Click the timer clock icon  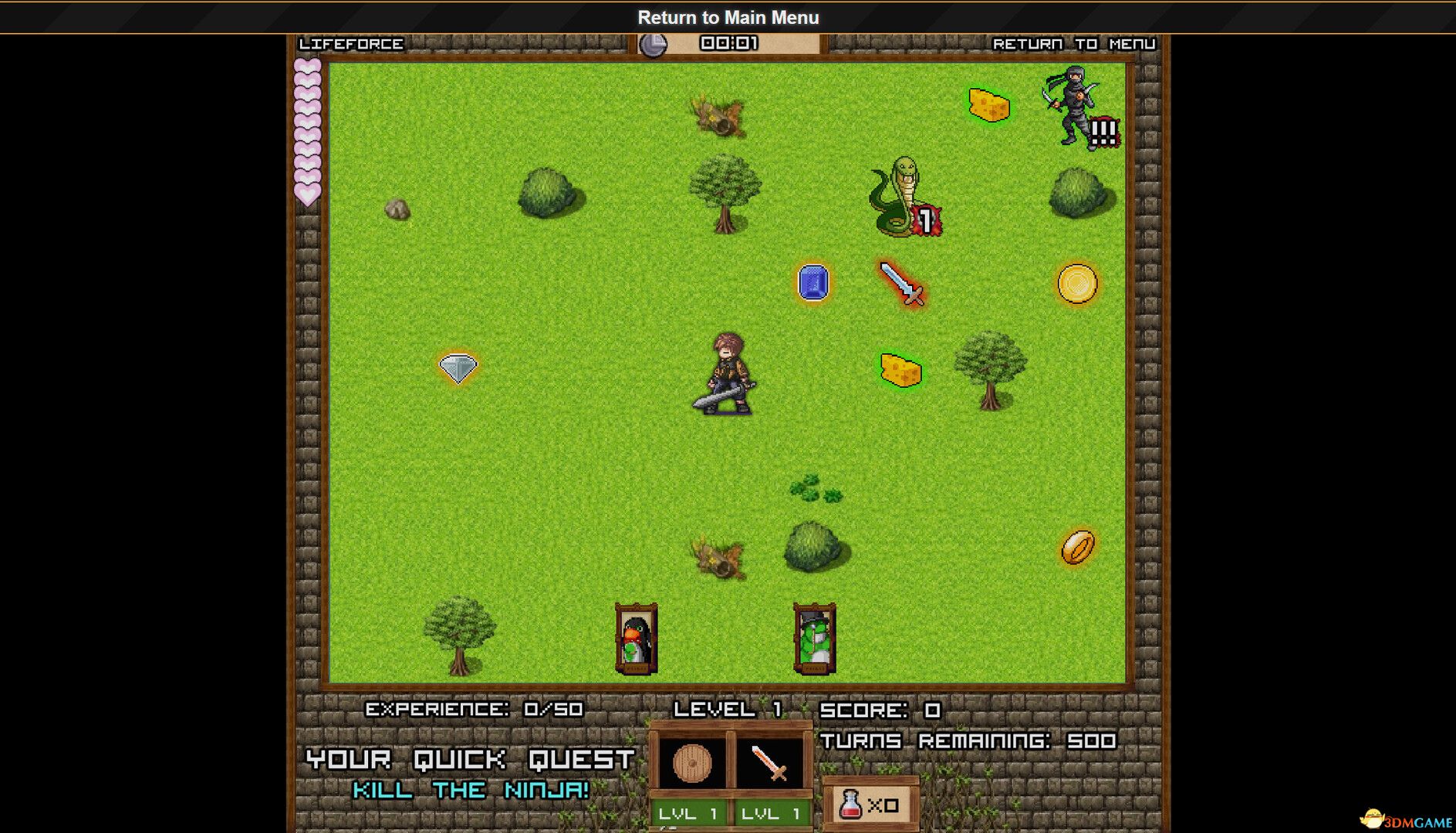652,43
